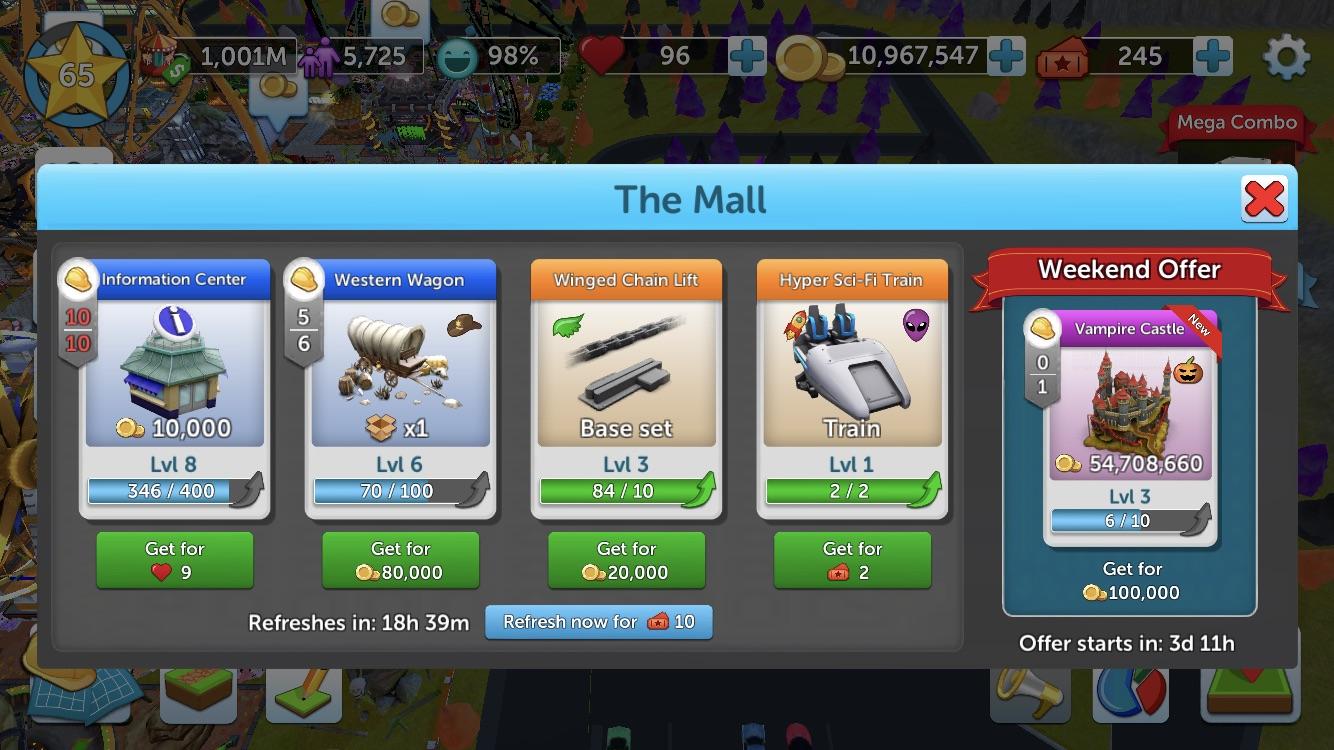
Task: Open the game settings gear
Action: [1288, 57]
